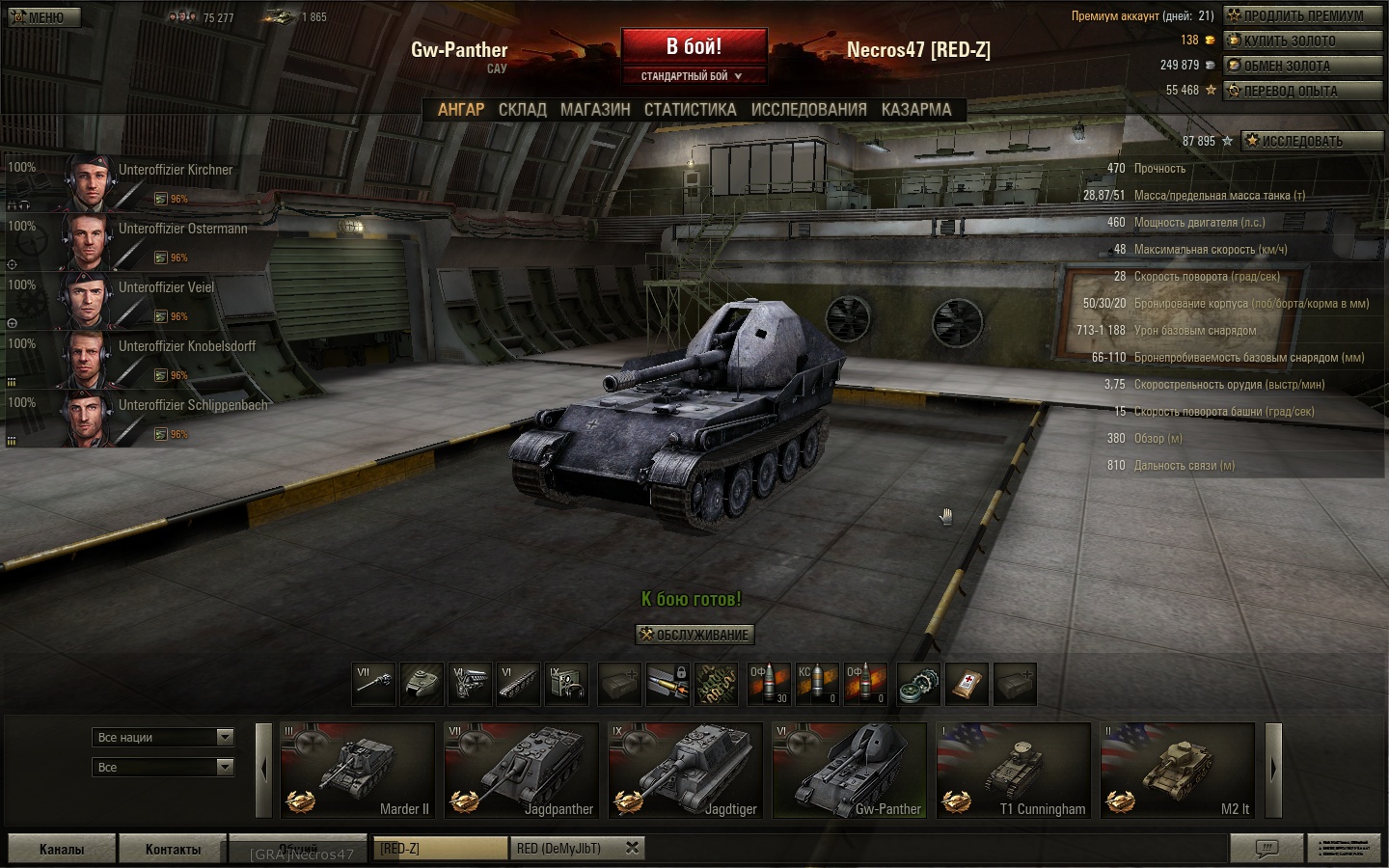Start battle with the В бой! button
This screenshot has height=868, width=1389.
(x=694, y=46)
